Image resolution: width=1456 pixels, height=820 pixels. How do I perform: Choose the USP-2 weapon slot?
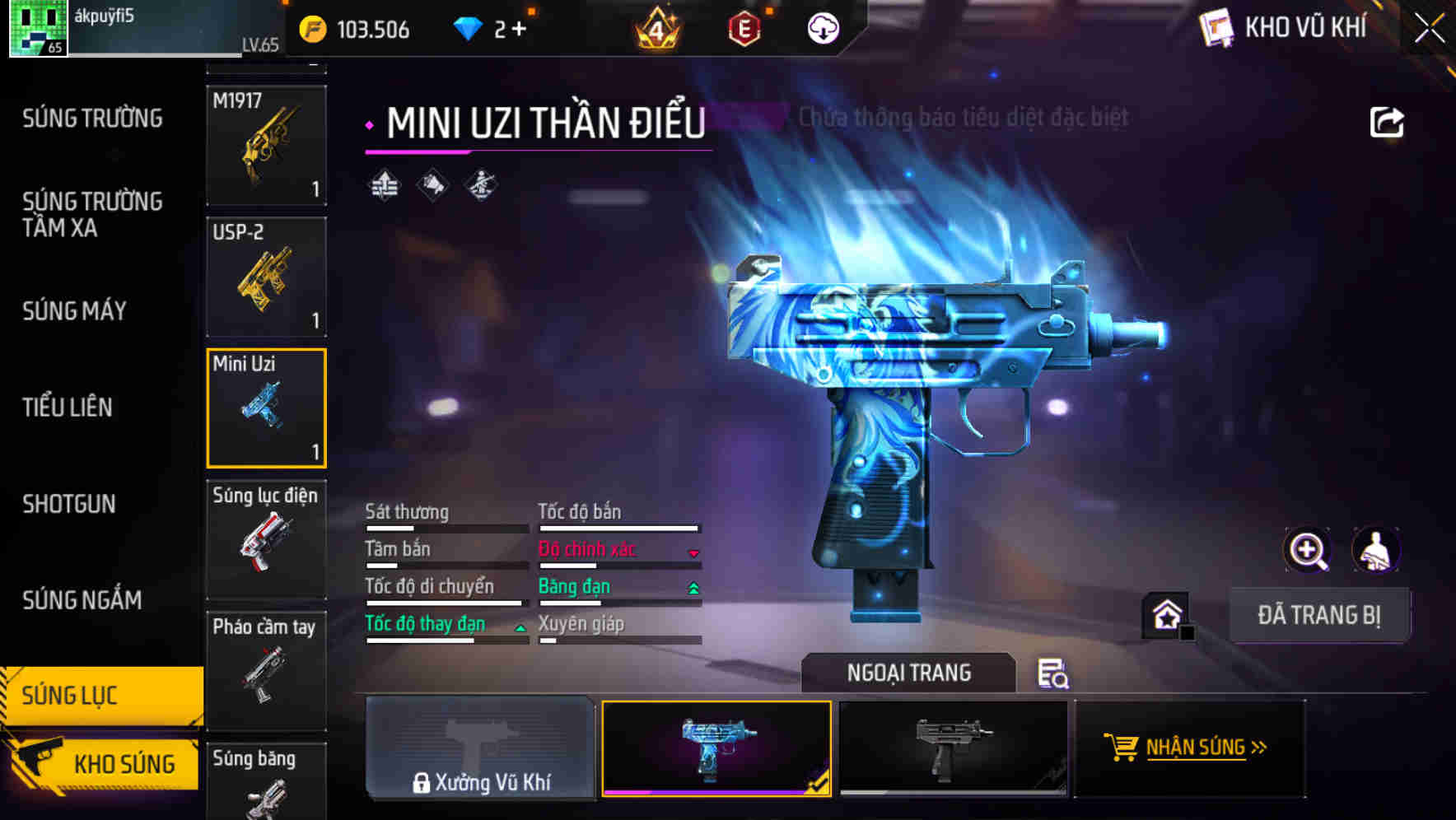[x=266, y=277]
